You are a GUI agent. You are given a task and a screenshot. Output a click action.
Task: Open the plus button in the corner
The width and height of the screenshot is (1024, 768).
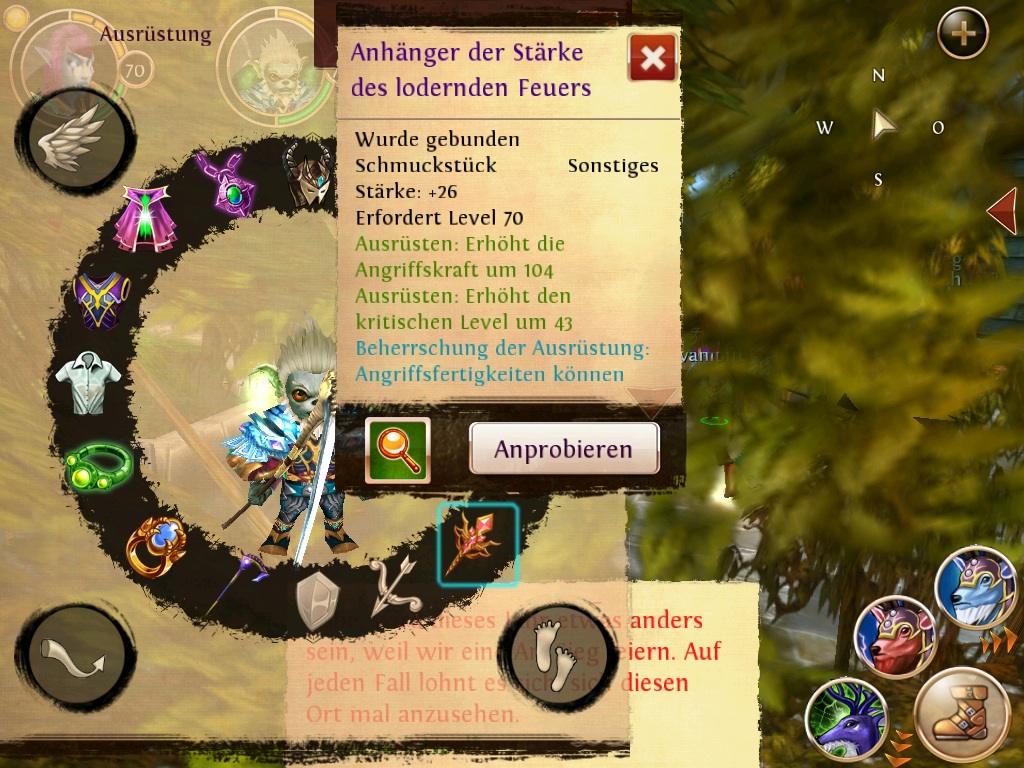click(x=962, y=34)
